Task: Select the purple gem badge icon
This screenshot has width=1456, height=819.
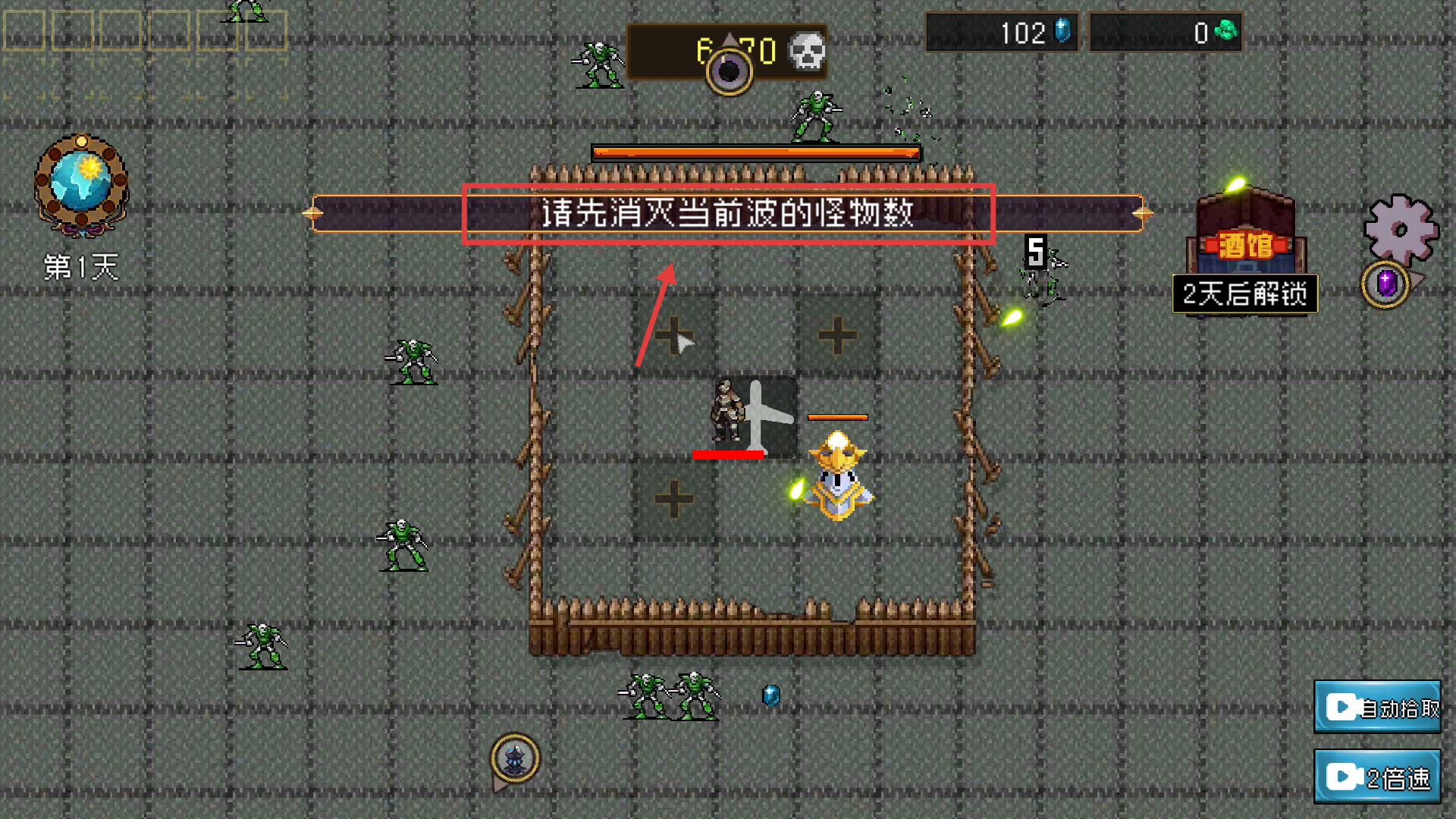Action: 1385,284
